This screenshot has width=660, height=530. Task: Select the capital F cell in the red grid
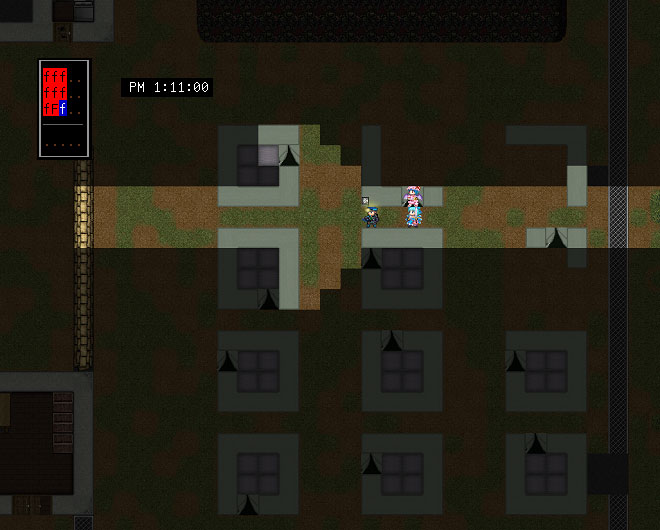[x=55, y=108]
